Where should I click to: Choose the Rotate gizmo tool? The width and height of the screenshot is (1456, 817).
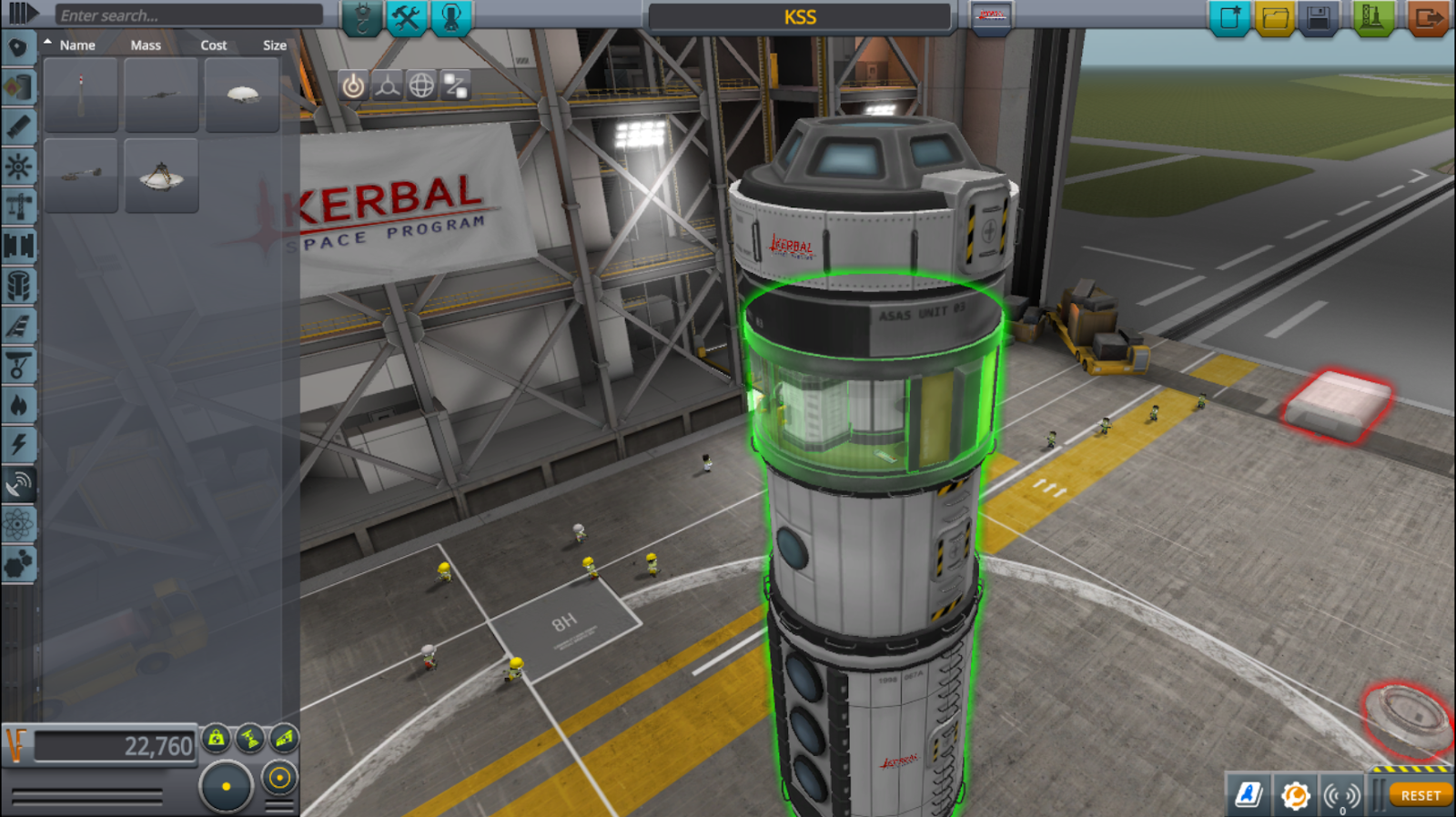pyautogui.click(x=421, y=86)
